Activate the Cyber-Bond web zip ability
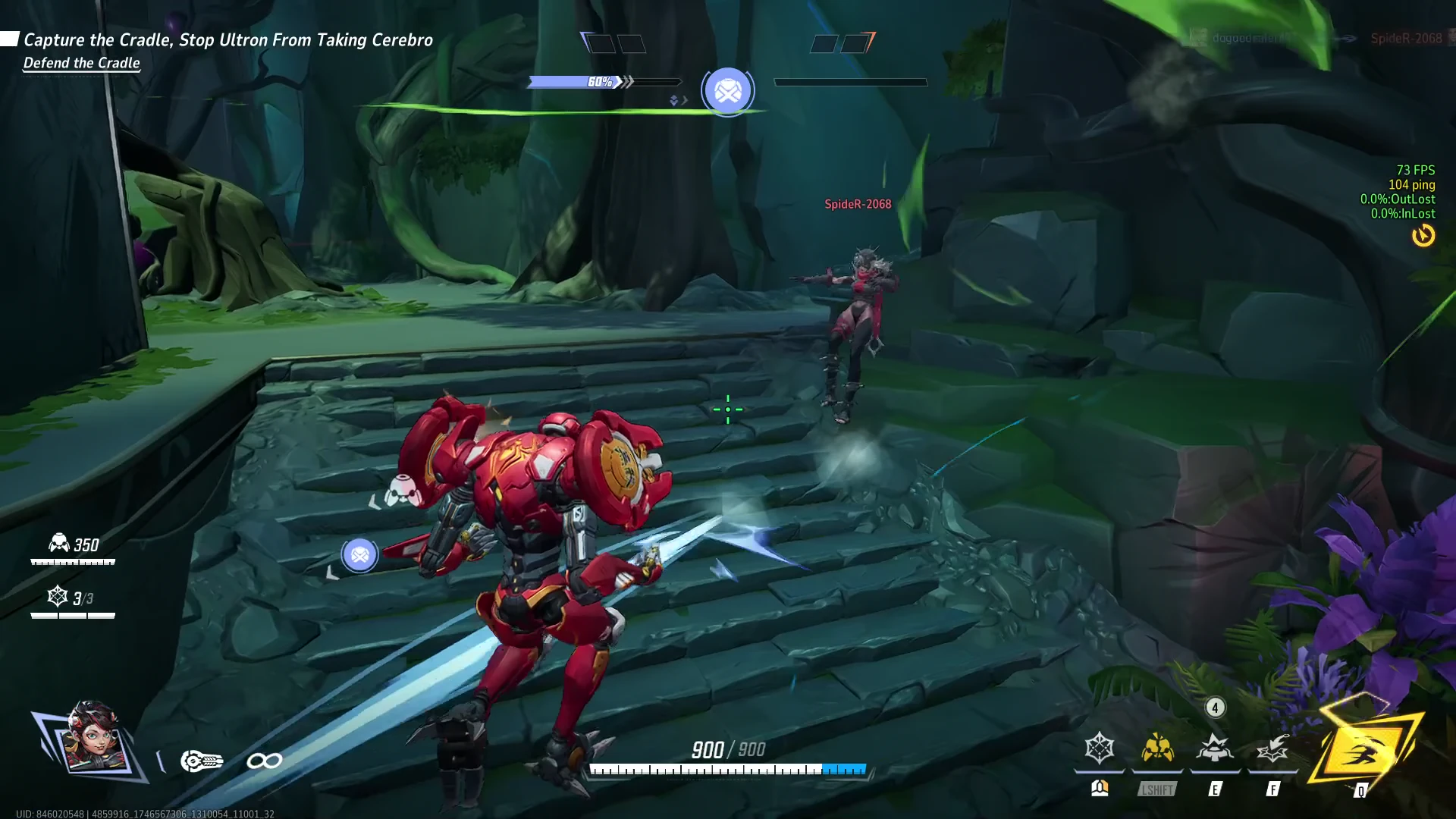 pos(1272,750)
